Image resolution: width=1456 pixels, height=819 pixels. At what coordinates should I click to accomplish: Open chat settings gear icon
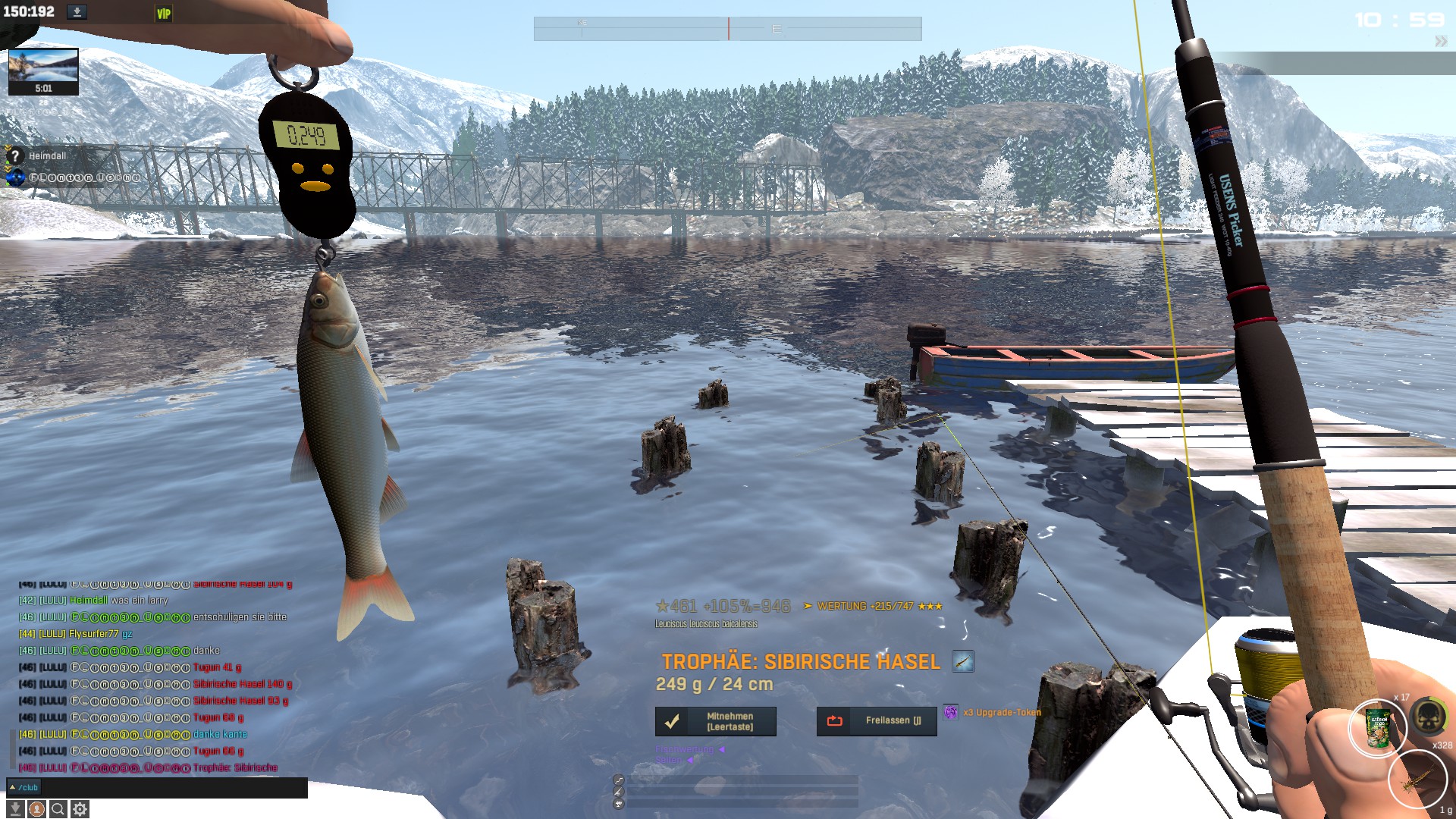point(80,809)
